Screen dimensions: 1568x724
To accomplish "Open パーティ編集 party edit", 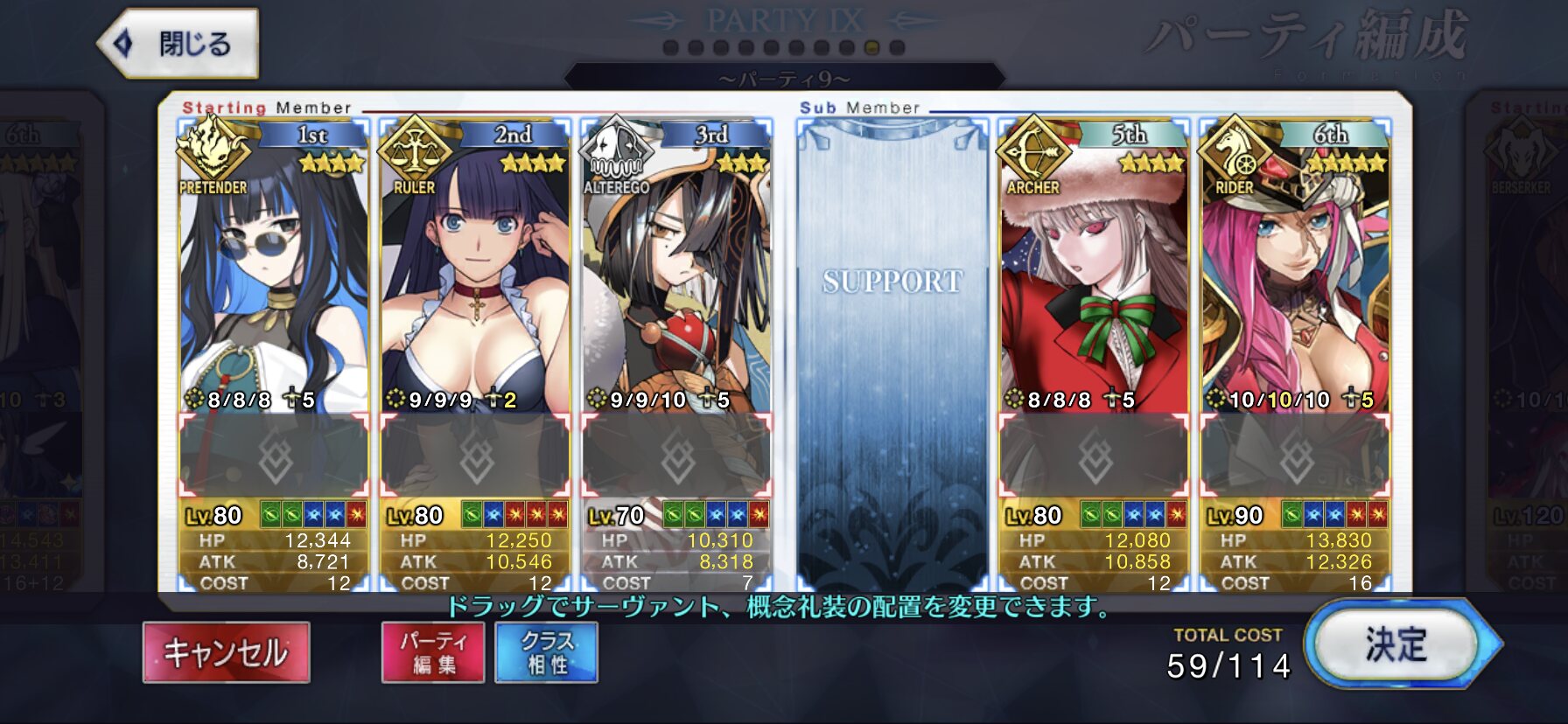I will tap(433, 652).
